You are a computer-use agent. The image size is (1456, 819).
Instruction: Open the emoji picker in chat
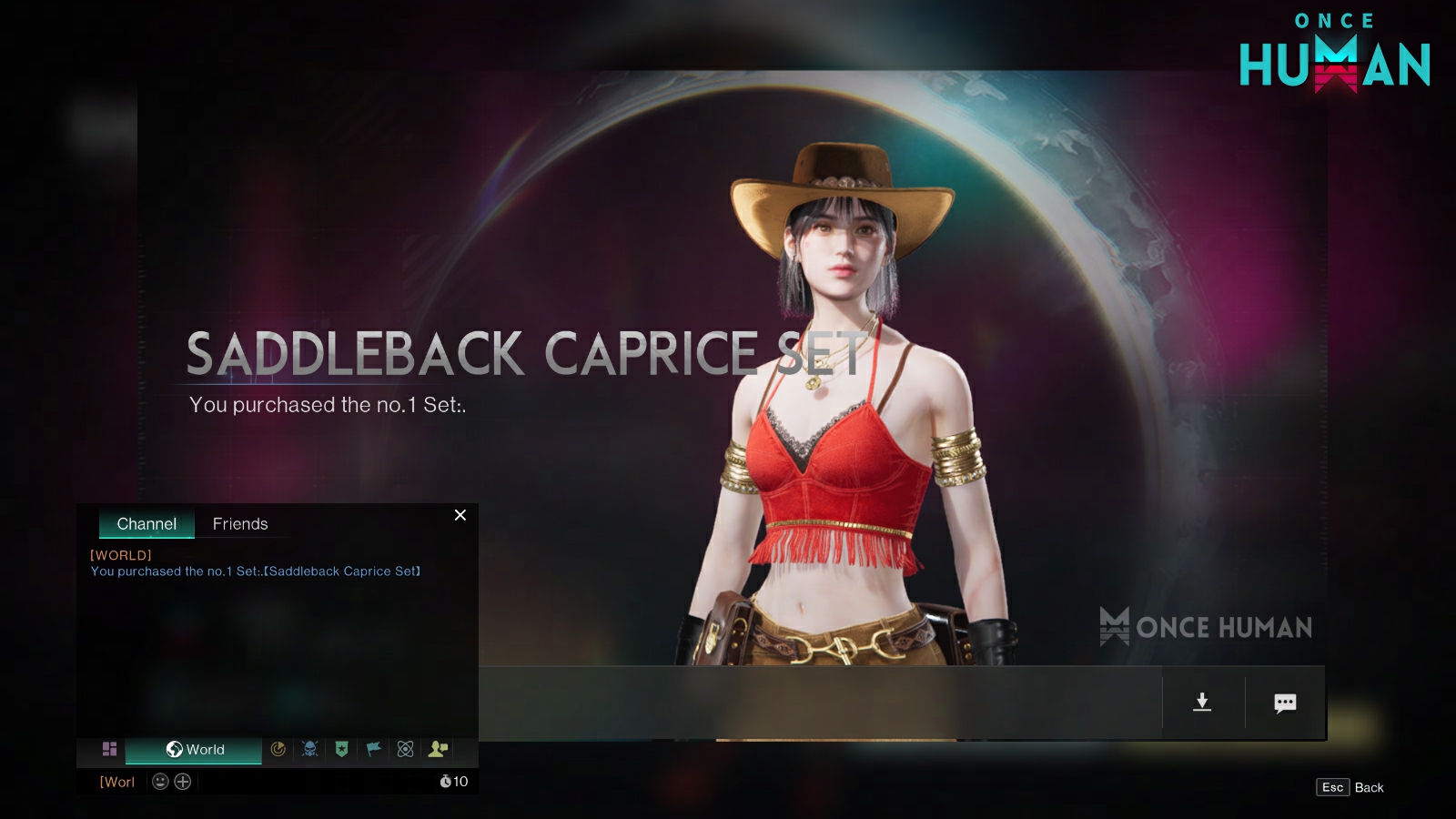point(160,782)
